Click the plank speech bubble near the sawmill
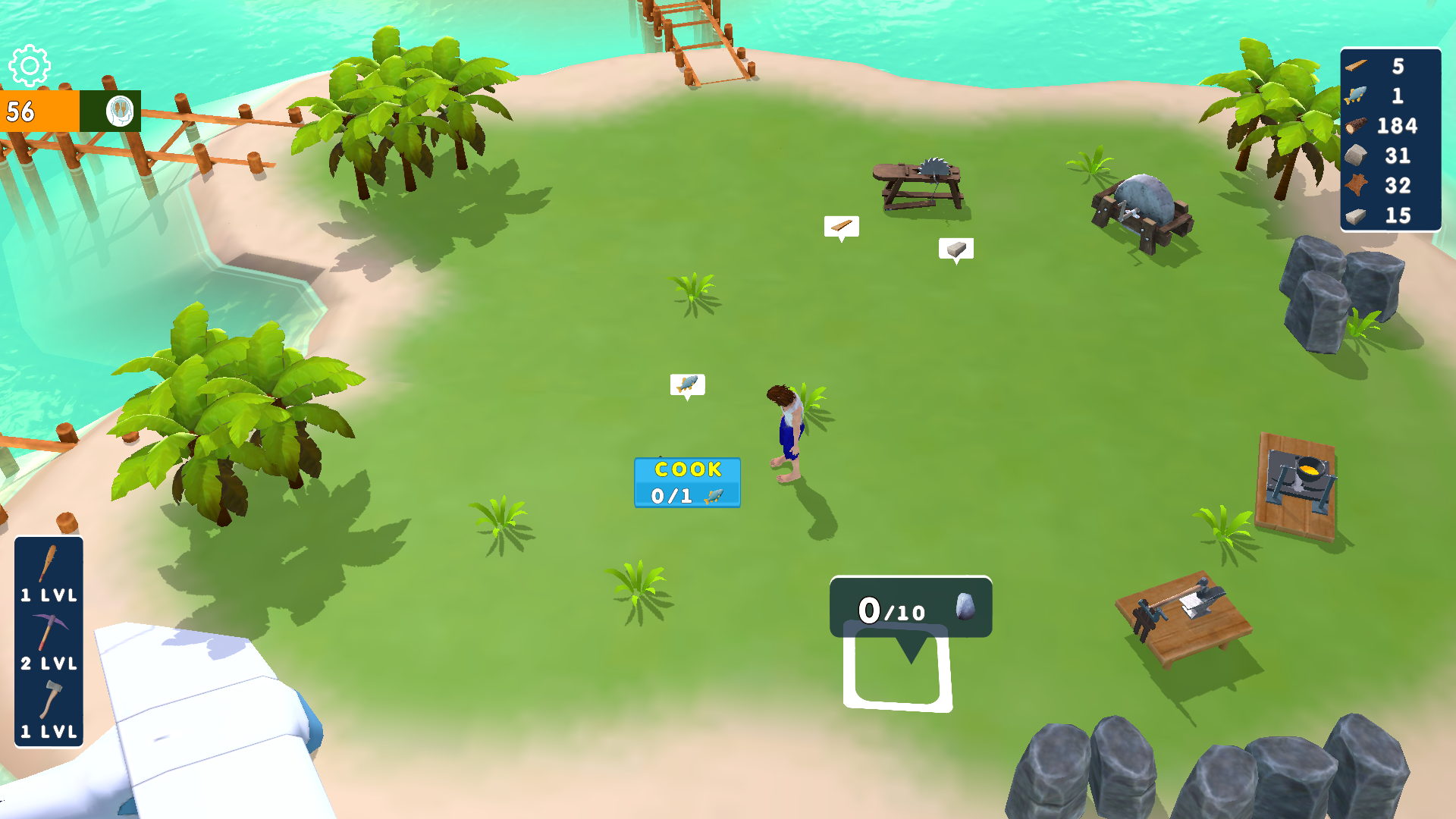The image size is (1456, 819). point(842,225)
